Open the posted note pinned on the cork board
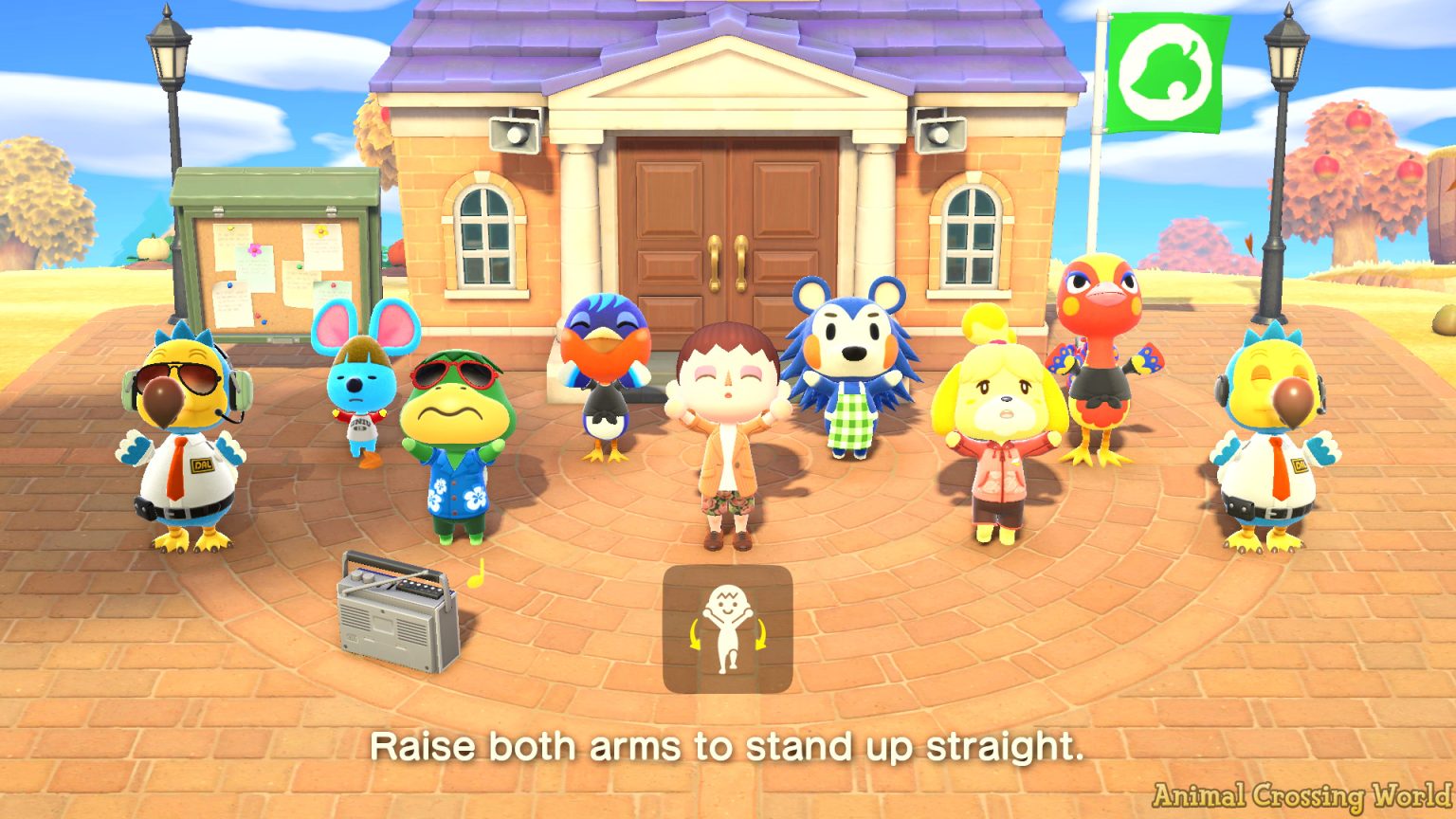This screenshot has width=1456, height=819. pyautogui.click(x=254, y=270)
